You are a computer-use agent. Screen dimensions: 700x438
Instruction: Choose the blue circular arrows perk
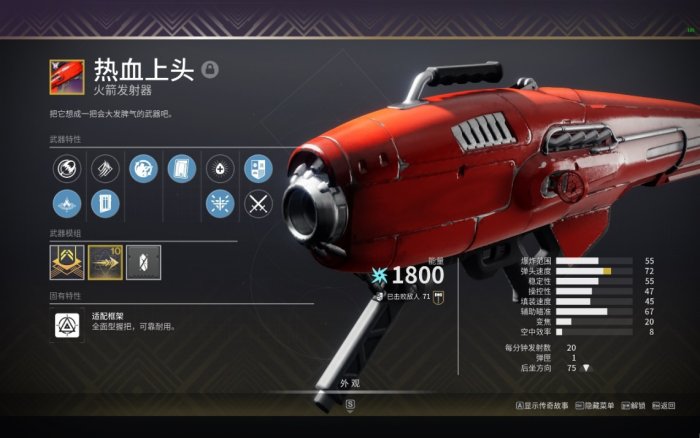[143, 168]
